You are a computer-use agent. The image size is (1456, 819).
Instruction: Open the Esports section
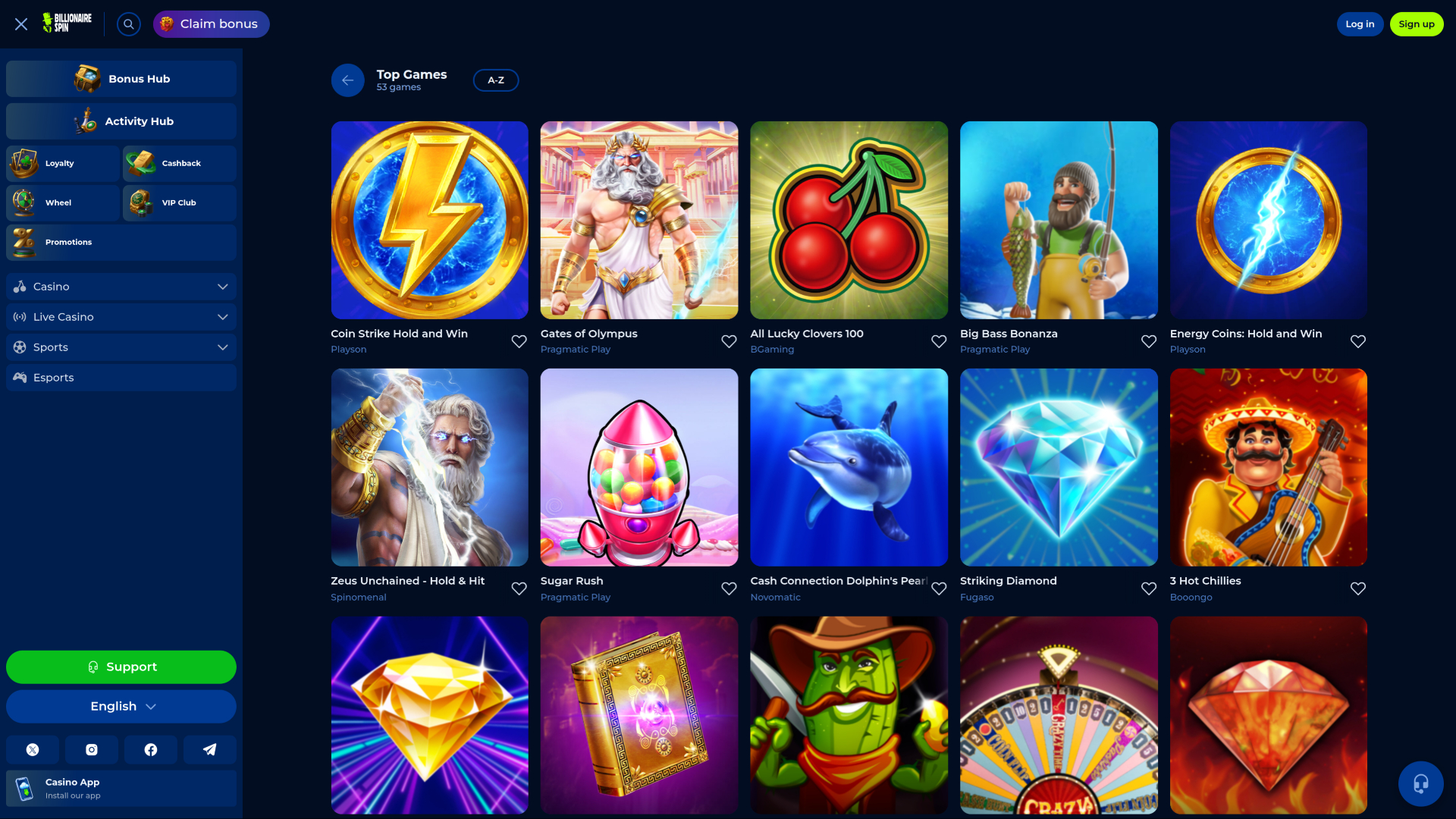click(x=121, y=377)
